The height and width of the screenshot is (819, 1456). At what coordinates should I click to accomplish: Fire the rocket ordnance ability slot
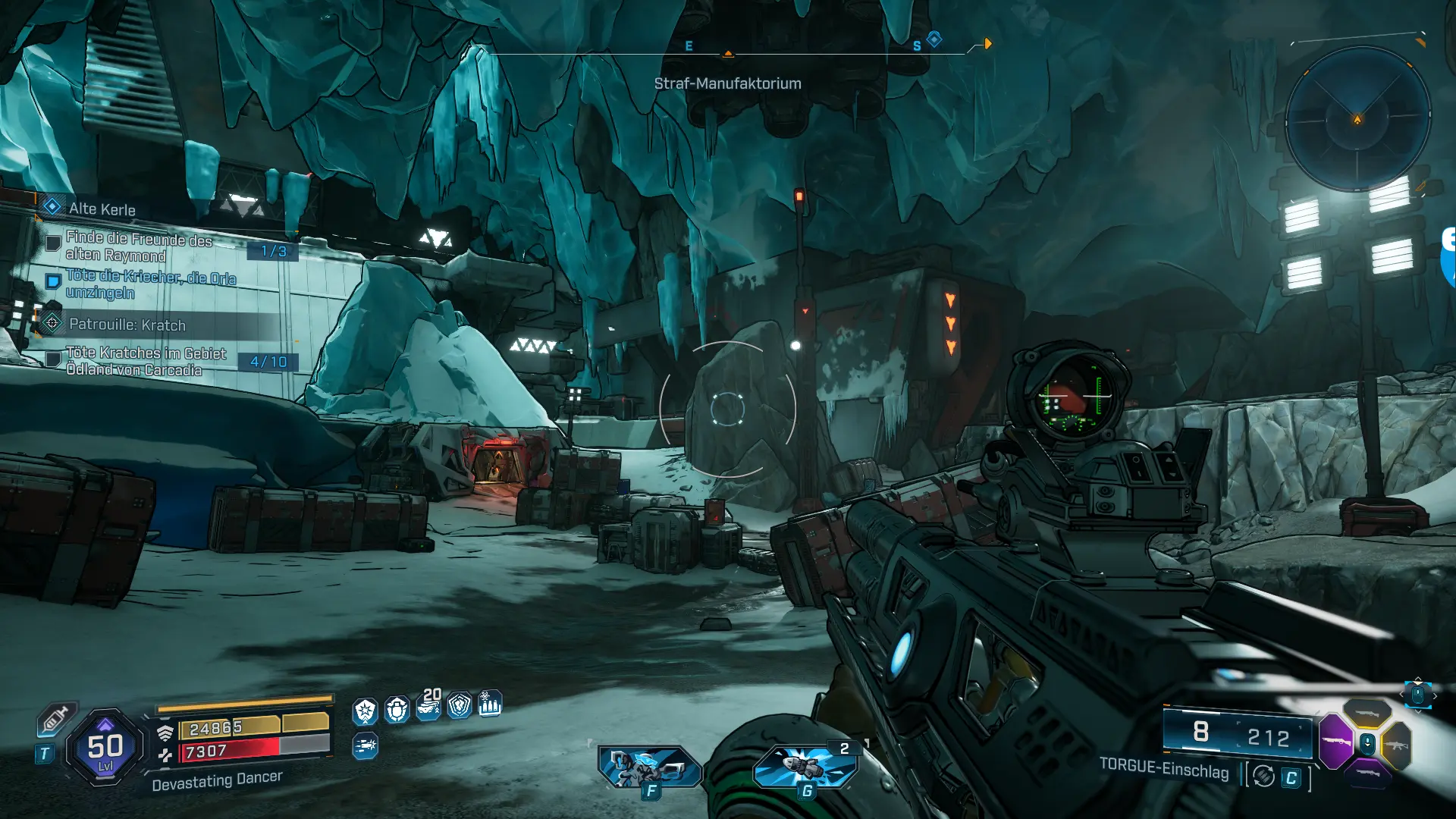(x=805, y=764)
